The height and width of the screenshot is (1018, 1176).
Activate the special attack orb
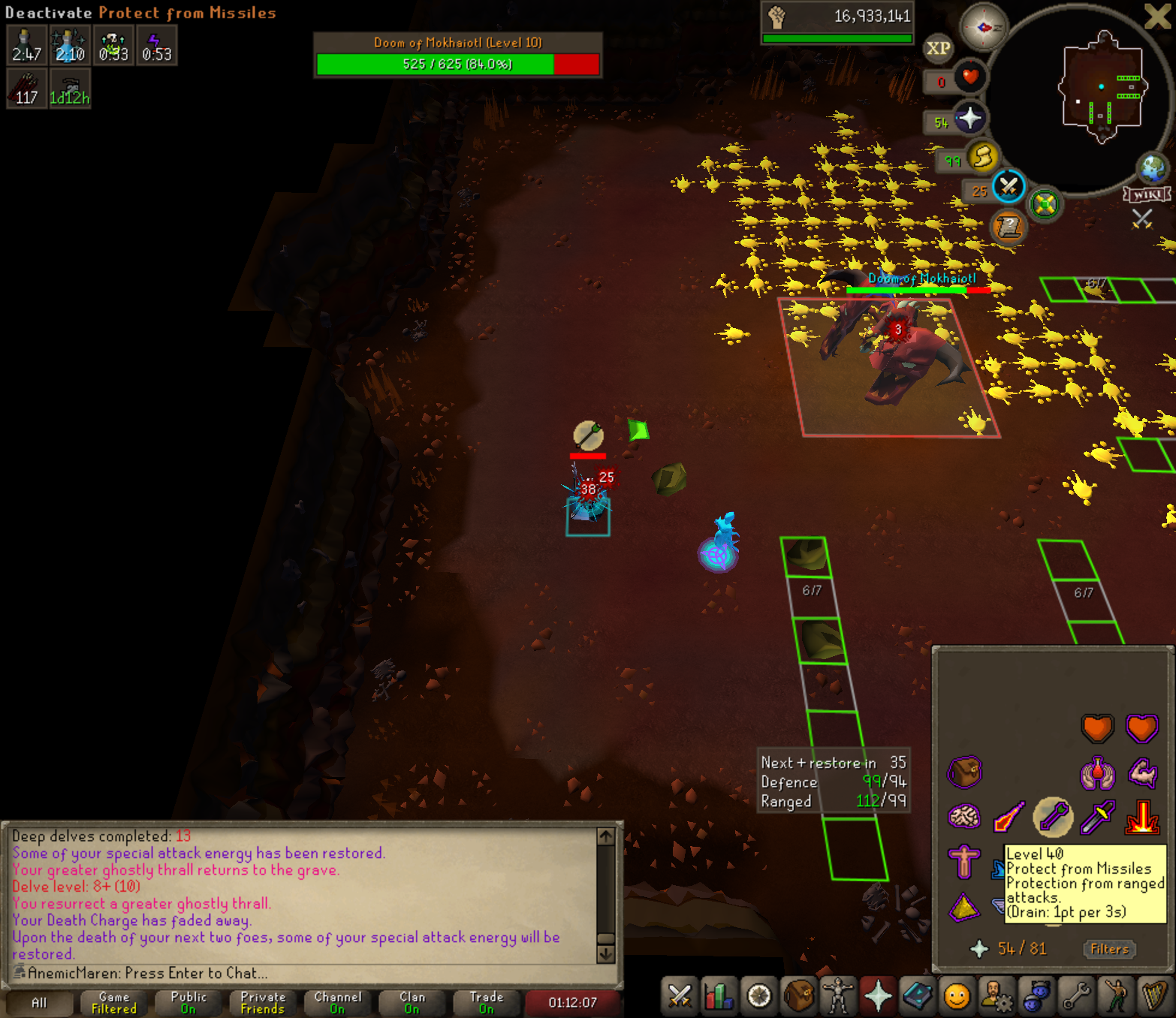click(1009, 186)
